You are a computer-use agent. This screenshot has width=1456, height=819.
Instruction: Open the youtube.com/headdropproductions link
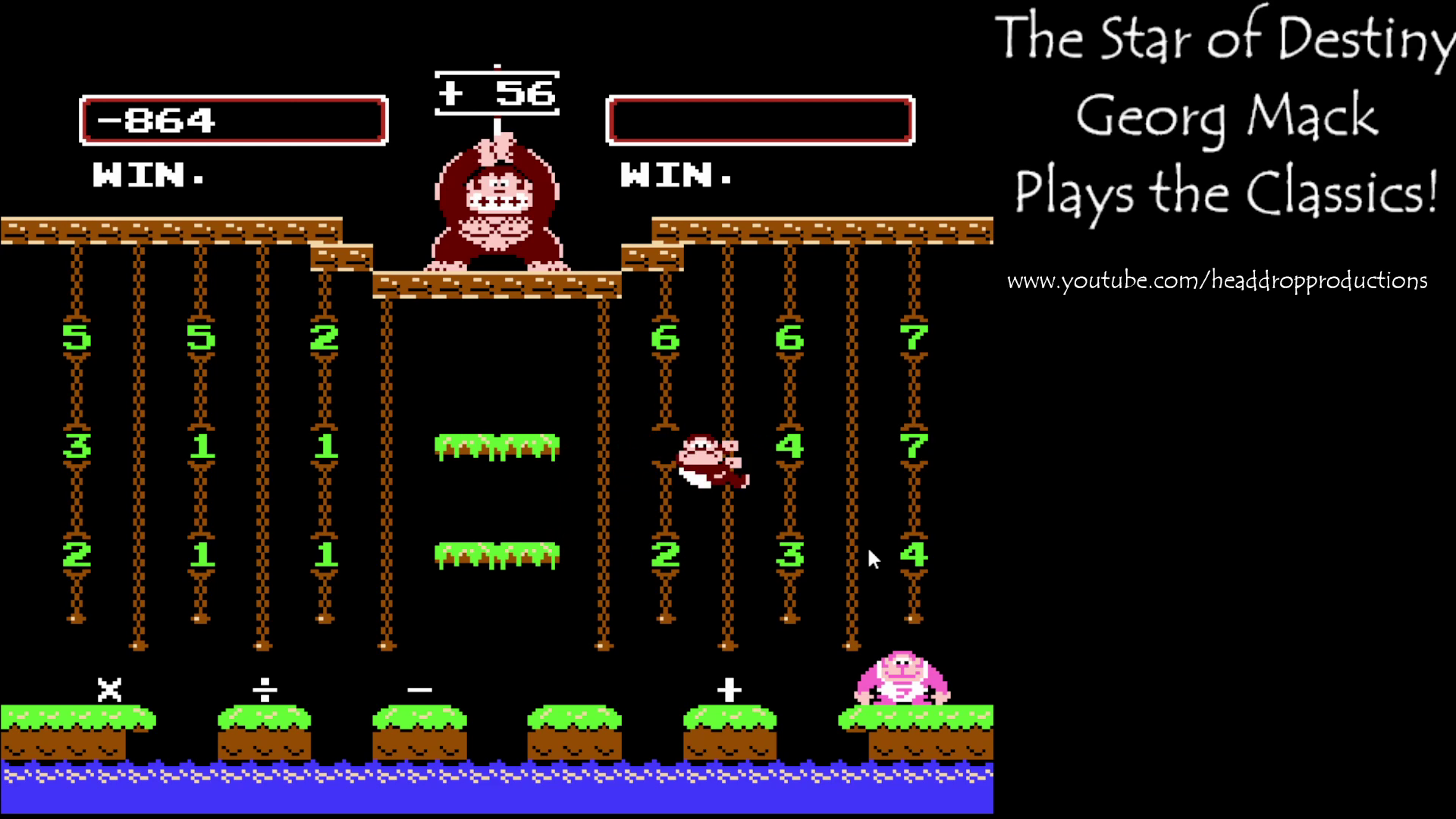click(x=1216, y=279)
